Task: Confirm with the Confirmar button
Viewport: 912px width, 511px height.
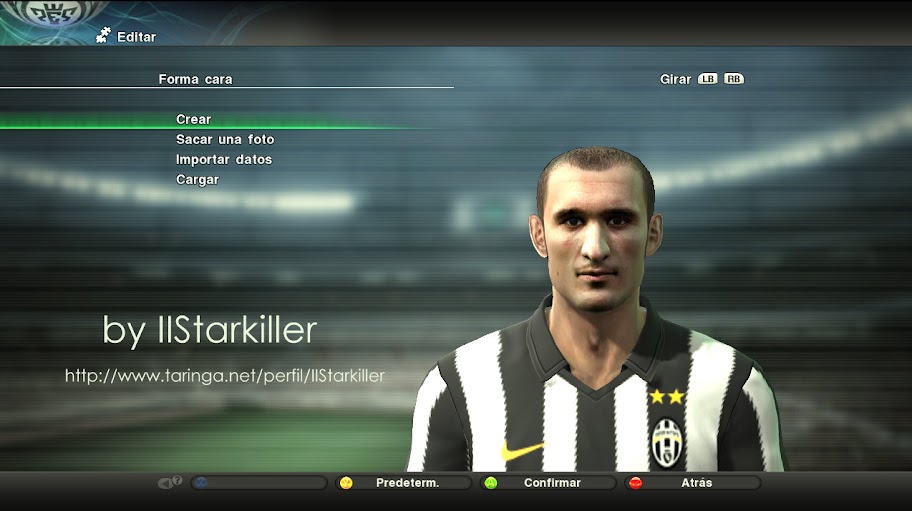Action: click(x=551, y=483)
